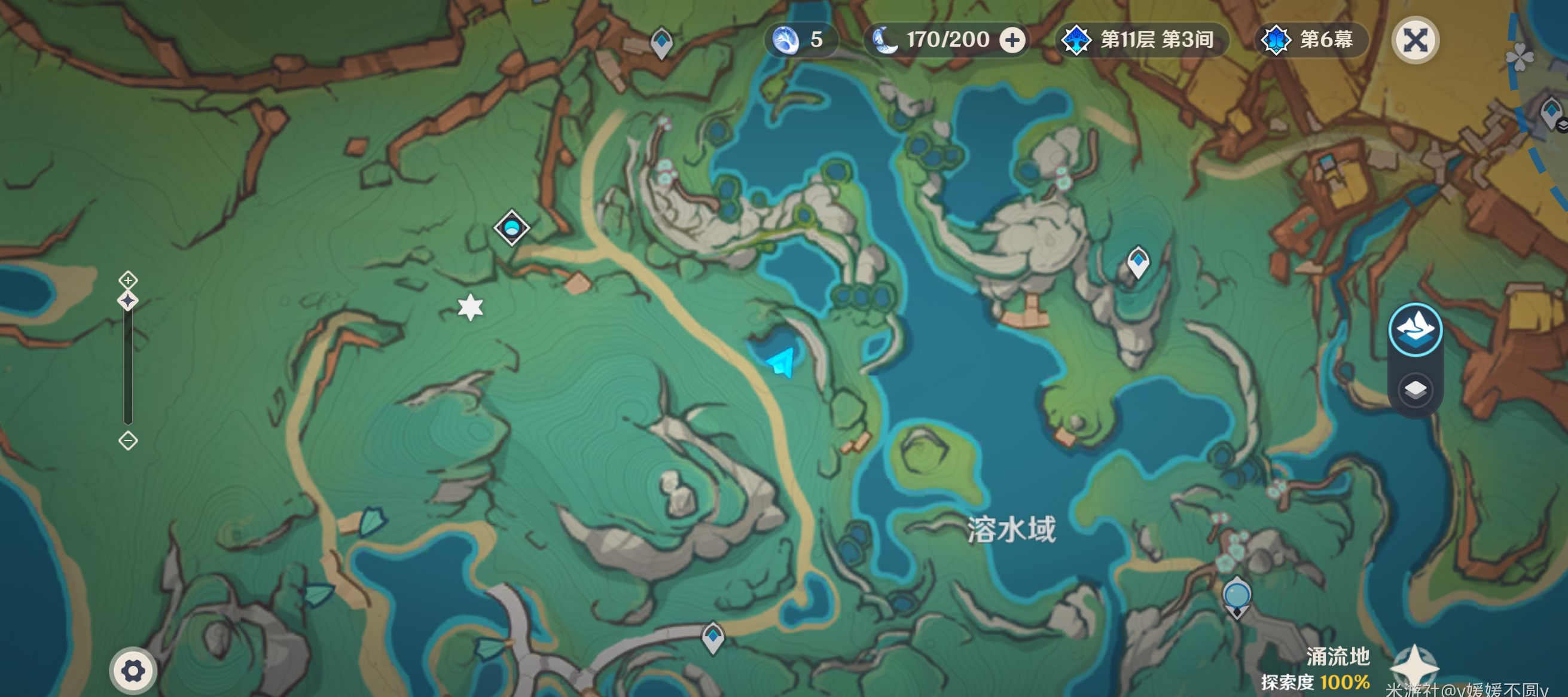Open the Imaginarium Theater 第6幕 shortcut
Viewport: 1568px width, 697px height.
click(x=1310, y=40)
